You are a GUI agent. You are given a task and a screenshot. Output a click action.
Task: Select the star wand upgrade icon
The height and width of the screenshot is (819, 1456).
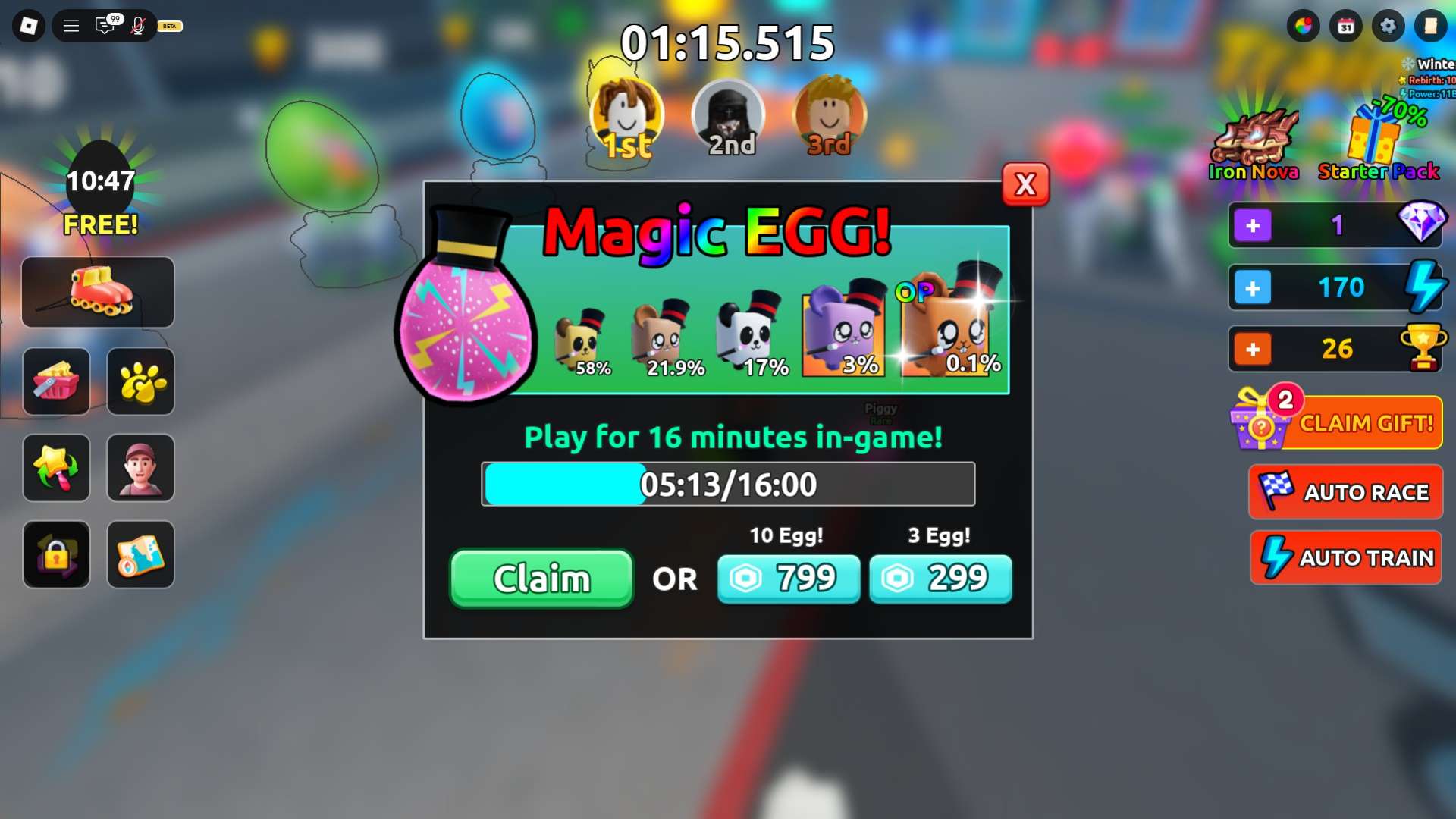coord(56,468)
